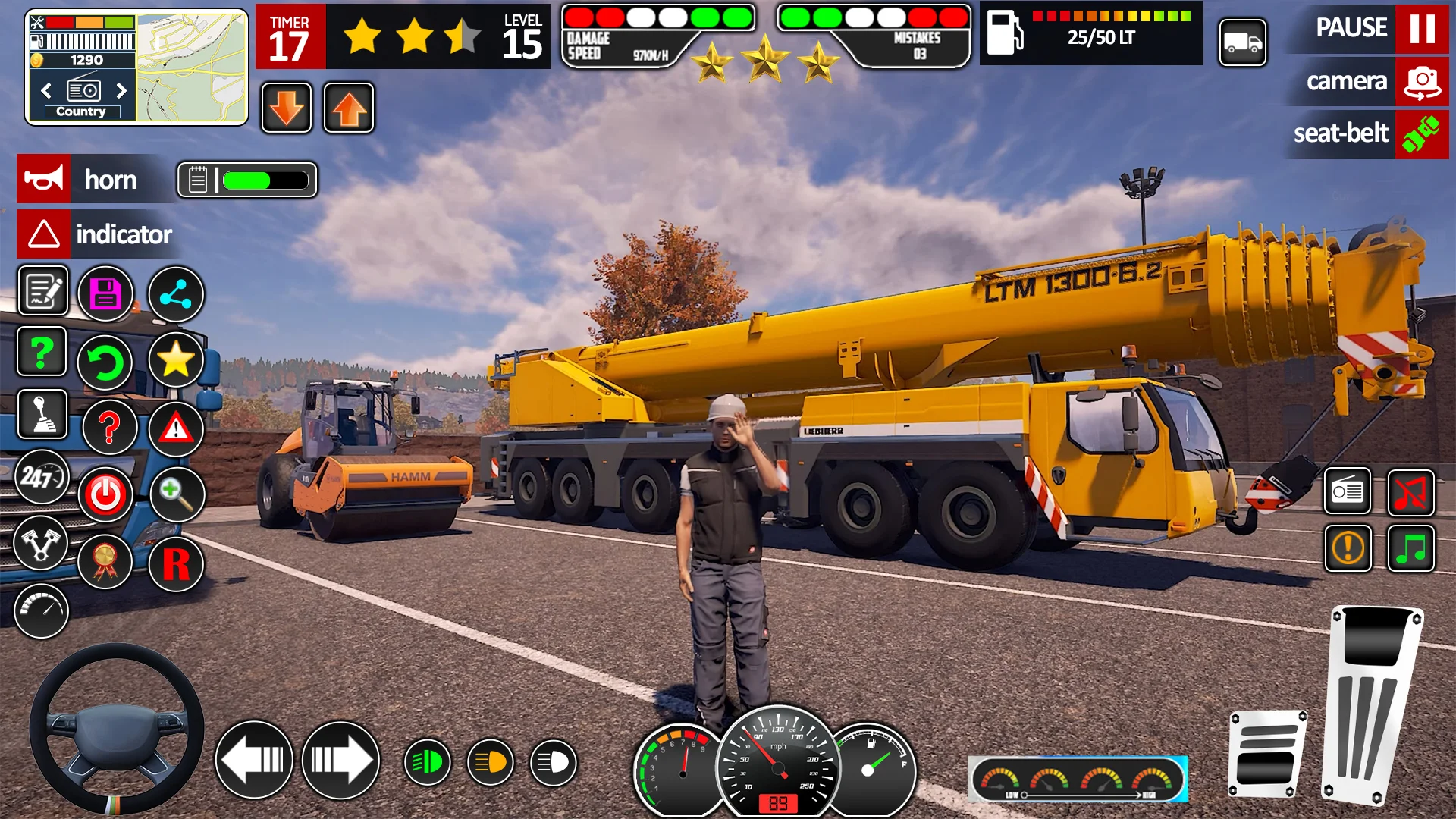Fasten the seat-belt
The image size is (1456, 819).
[x=1421, y=134]
